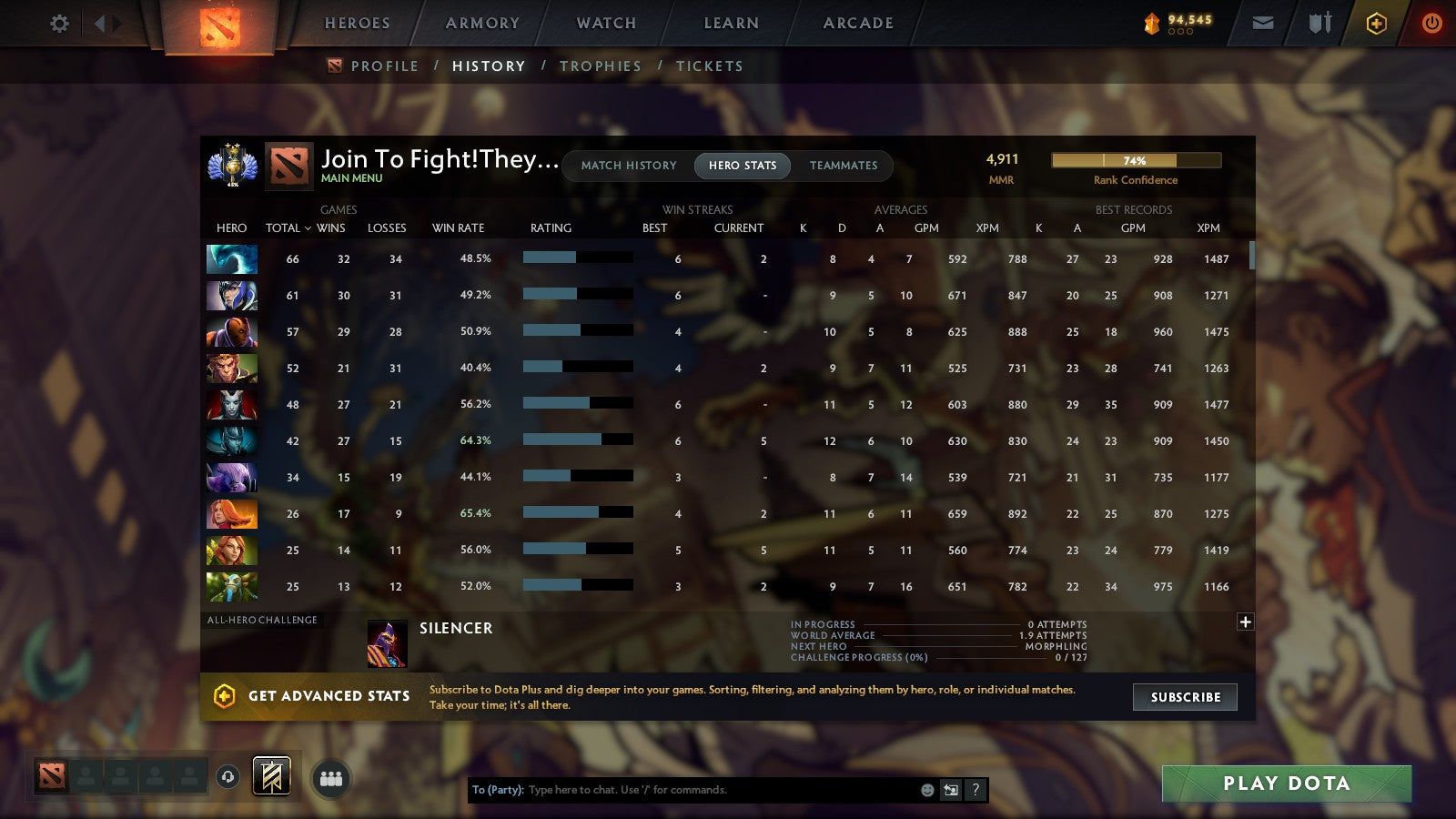Screen dimensions: 1456x819
Task: Open the TOTAL column sort dropdown
Action: 289,228
